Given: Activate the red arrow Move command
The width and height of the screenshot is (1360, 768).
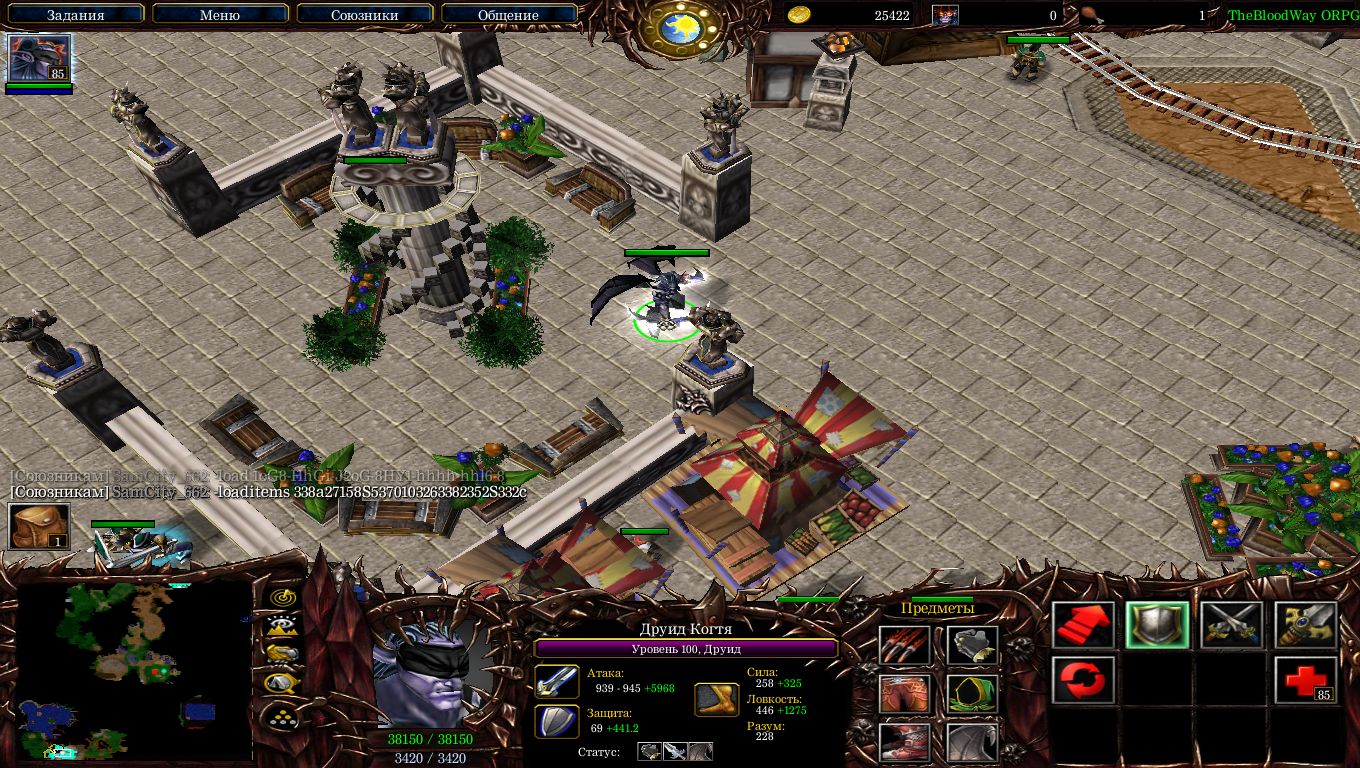Looking at the screenshot, I should pyautogui.click(x=1084, y=626).
